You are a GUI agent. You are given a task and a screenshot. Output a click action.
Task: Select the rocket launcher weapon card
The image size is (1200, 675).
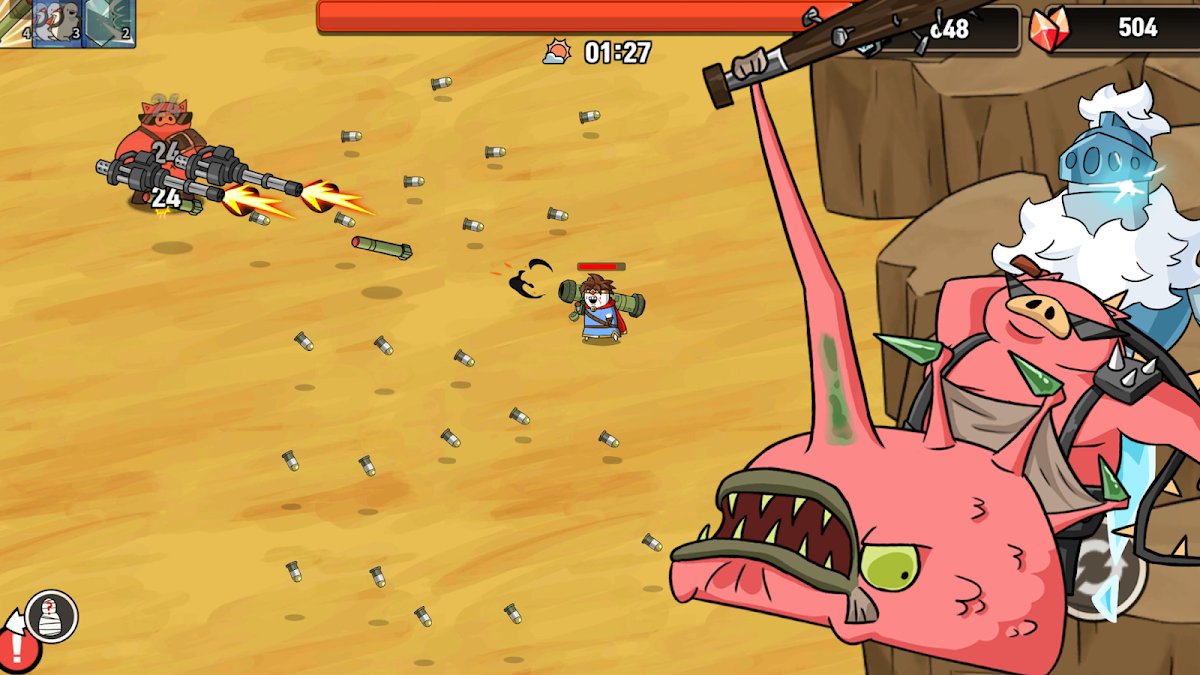click(x=14, y=22)
